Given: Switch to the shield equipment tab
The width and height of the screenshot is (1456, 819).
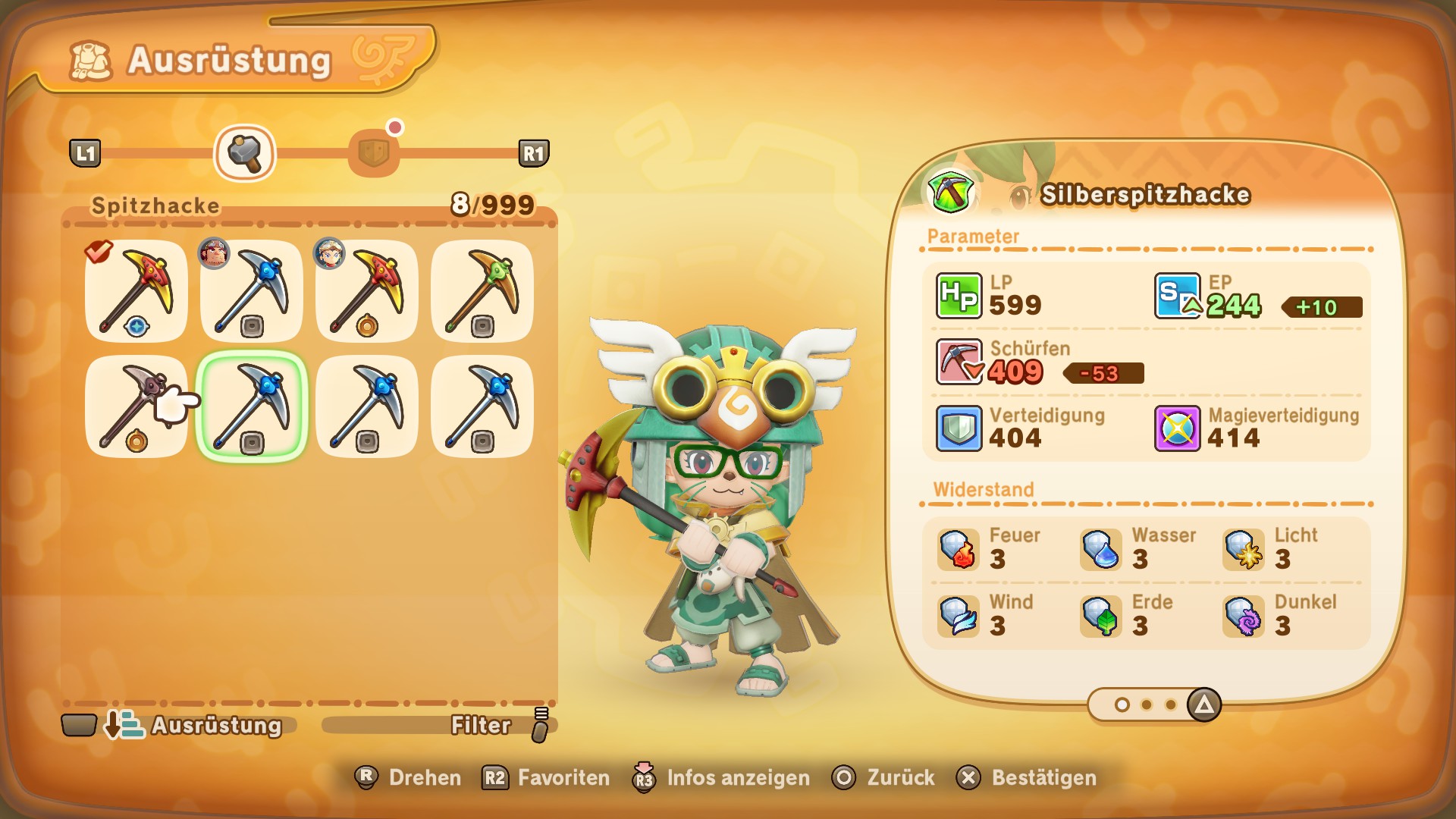Looking at the screenshot, I should pyautogui.click(x=374, y=152).
